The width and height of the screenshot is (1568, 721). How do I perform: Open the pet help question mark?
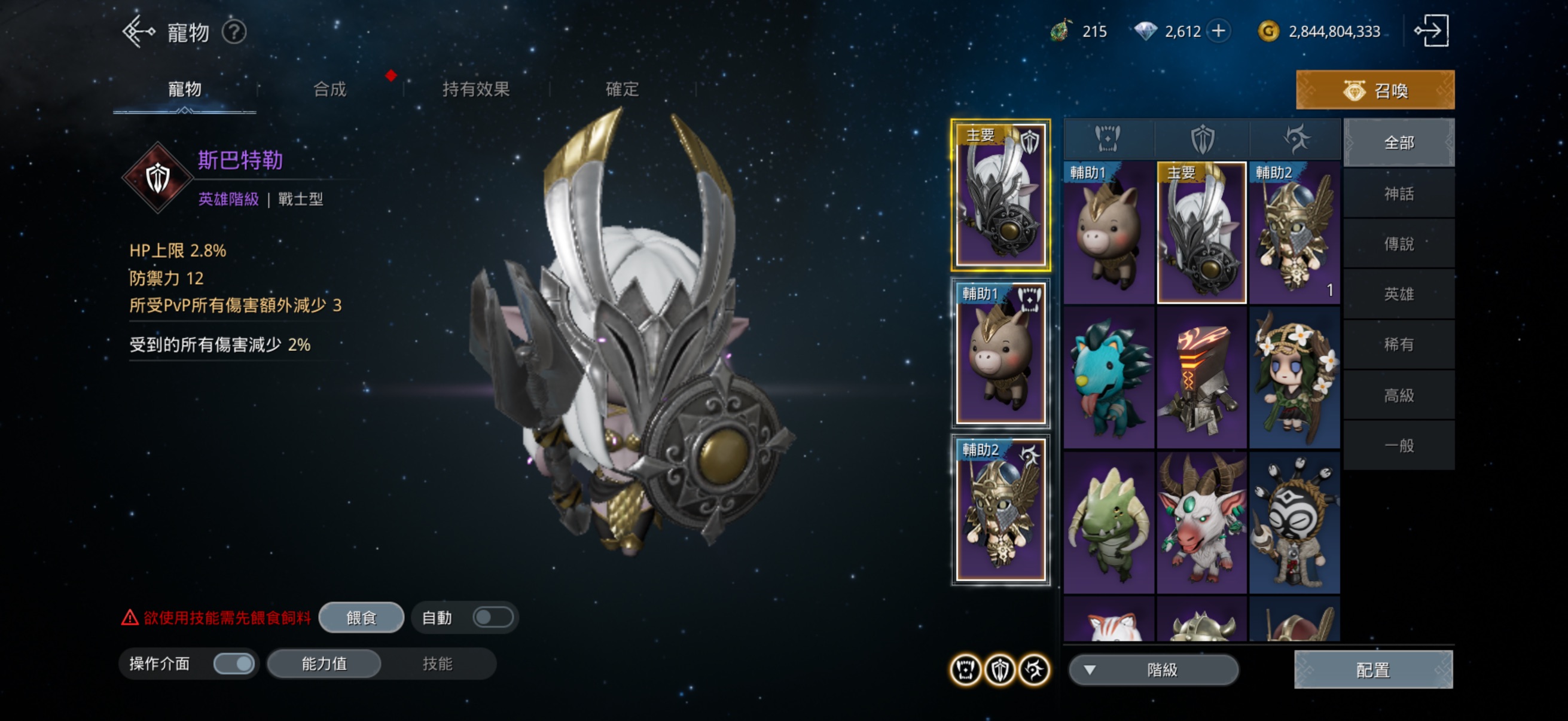234,32
